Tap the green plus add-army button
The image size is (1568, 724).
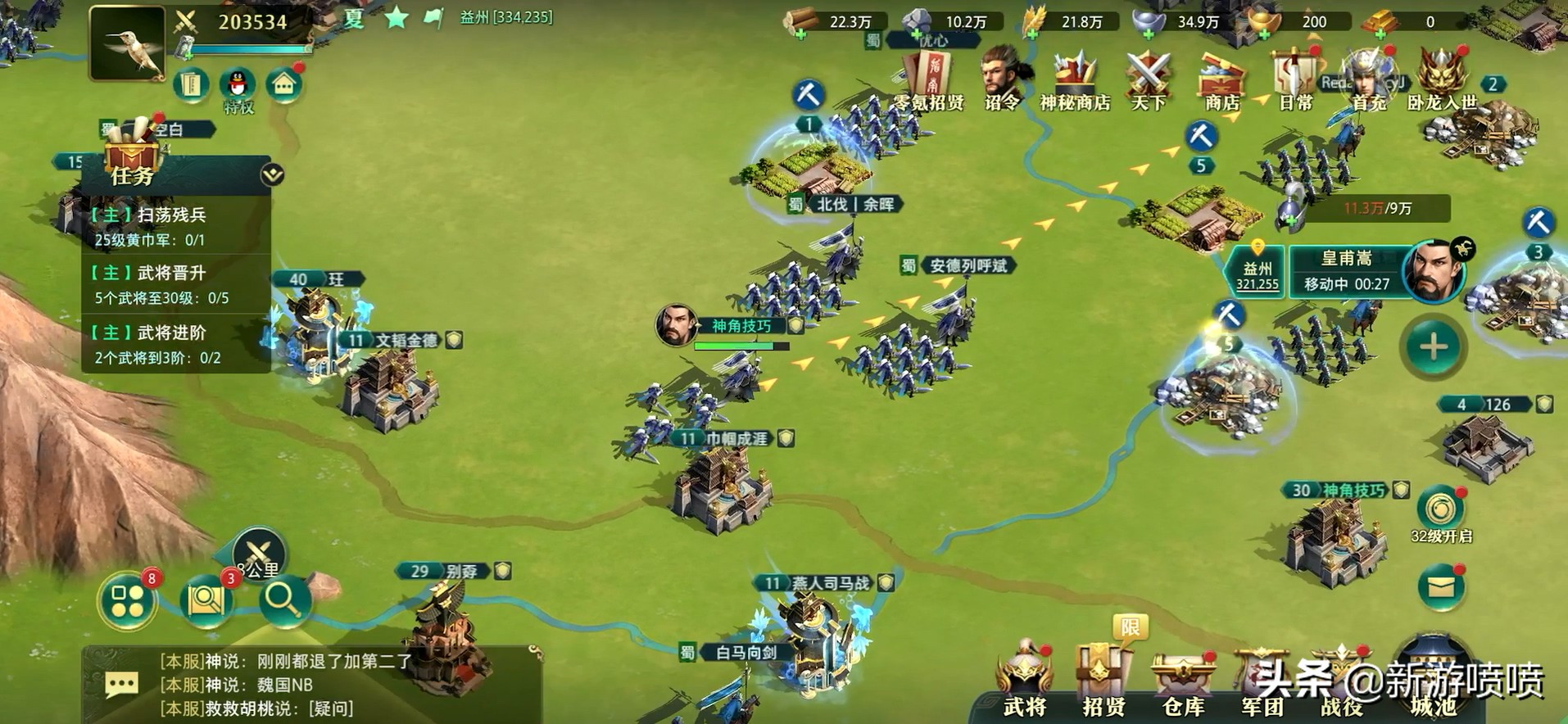click(x=1433, y=347)
